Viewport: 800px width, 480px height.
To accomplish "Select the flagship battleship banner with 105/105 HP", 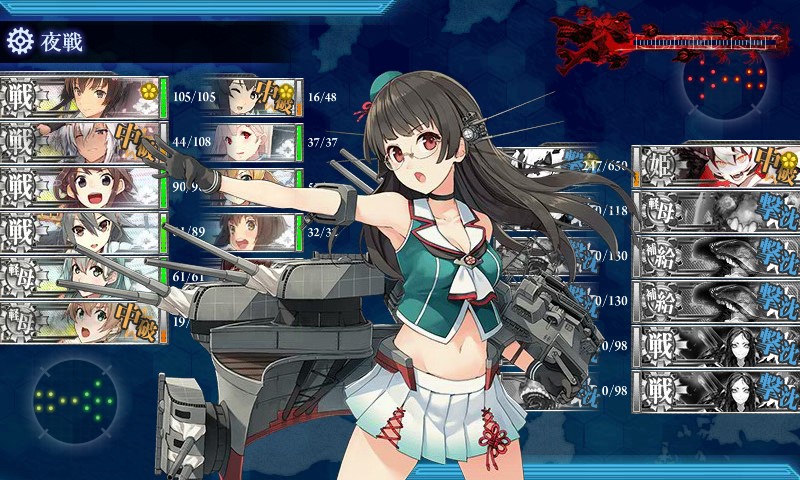I will click(82, 98).
